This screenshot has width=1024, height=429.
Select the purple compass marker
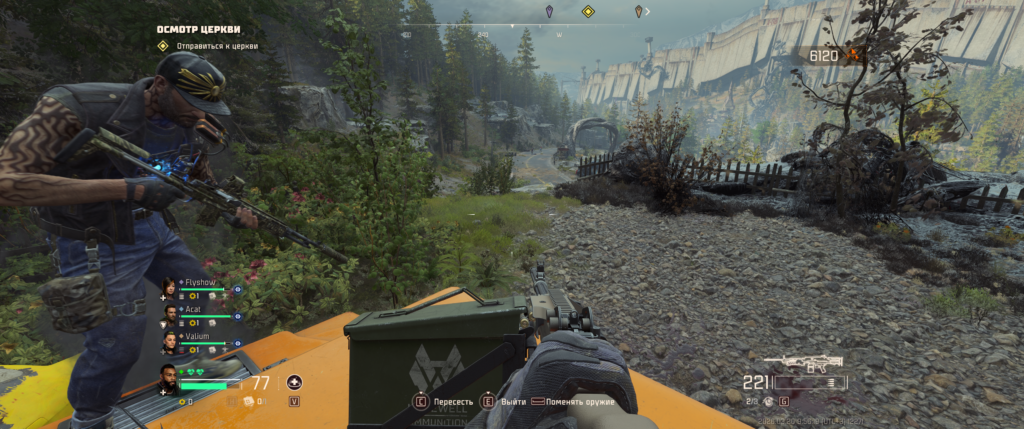click(549, 12)
